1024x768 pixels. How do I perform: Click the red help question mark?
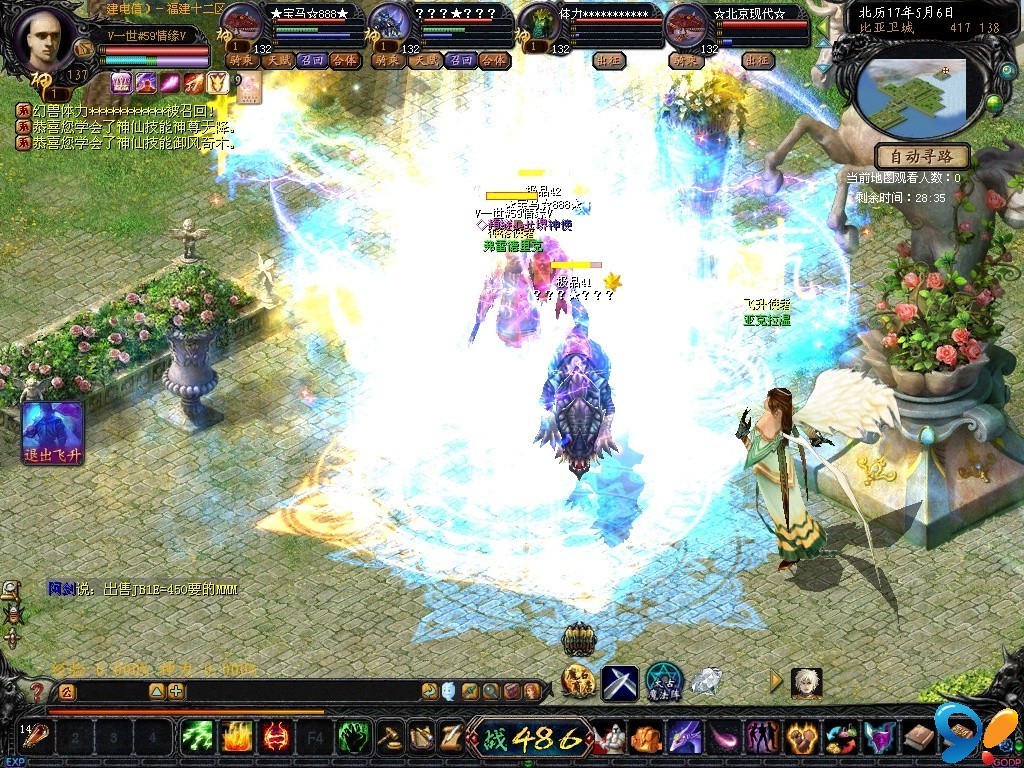click(38, 691)
